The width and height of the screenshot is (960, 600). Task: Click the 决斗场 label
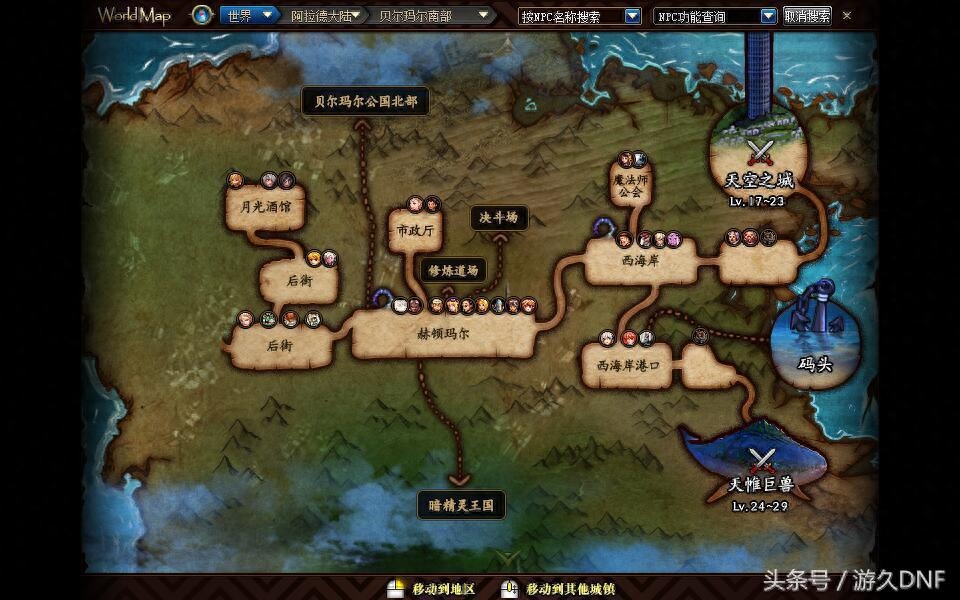tap(498, 217)
